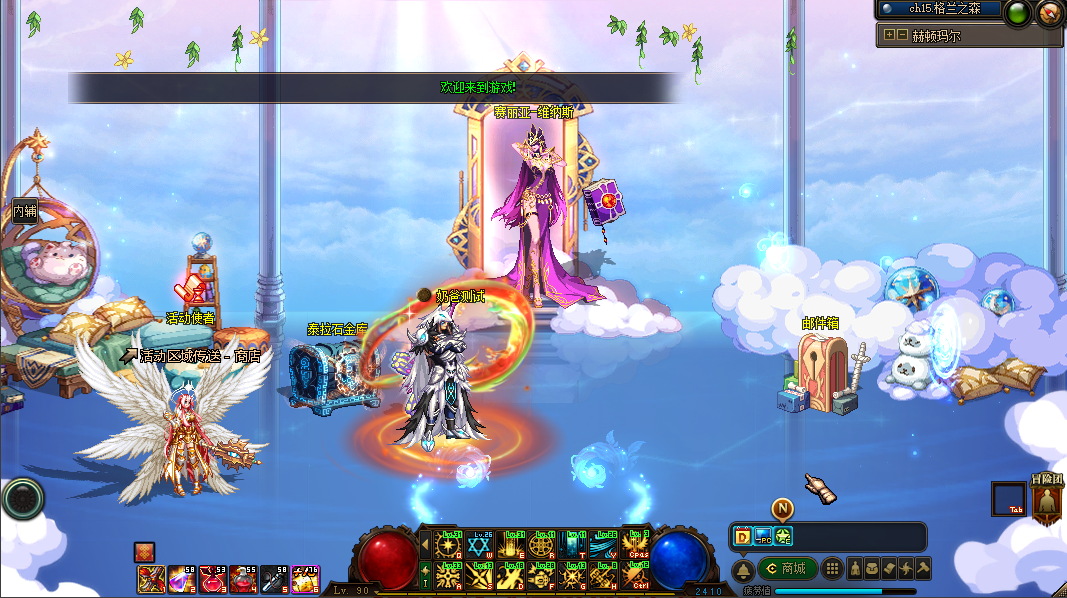Toggle the skill bar left arrow
1067x598 pixels.
pyautogui.click(x=424, y=546)
